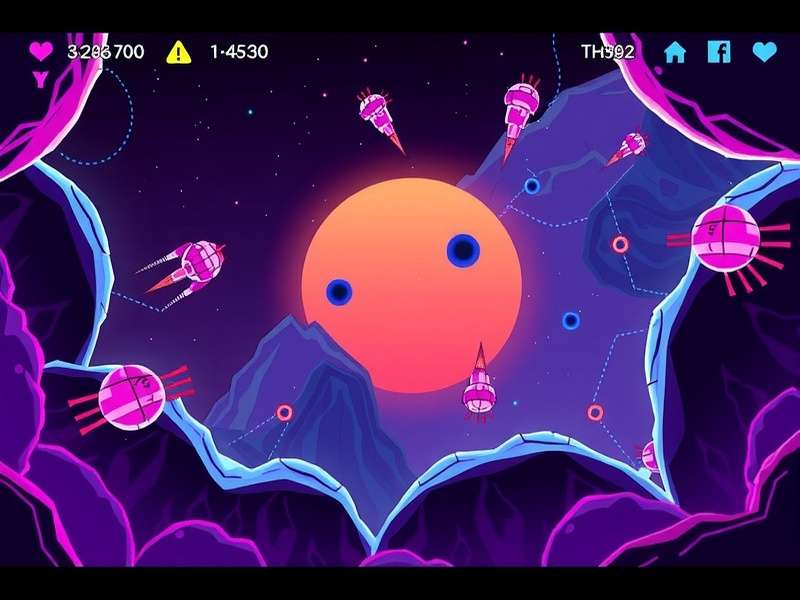The width and height of the screenshot is (800, 600).
Task: Tap the blue heart favorite icon
Action: click(x=765, y=52)
